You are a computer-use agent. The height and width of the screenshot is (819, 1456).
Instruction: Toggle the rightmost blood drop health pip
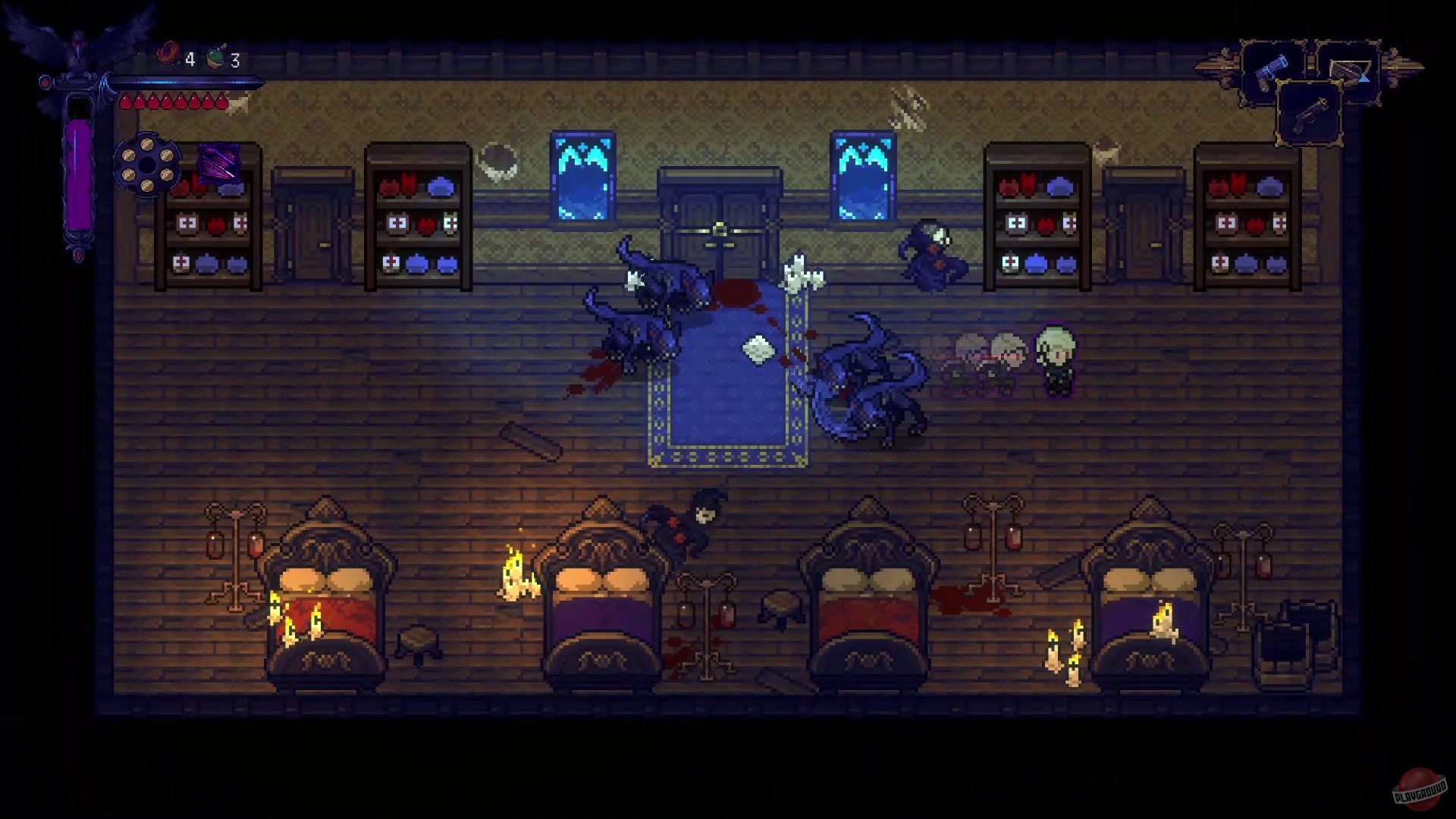(221, 100)
